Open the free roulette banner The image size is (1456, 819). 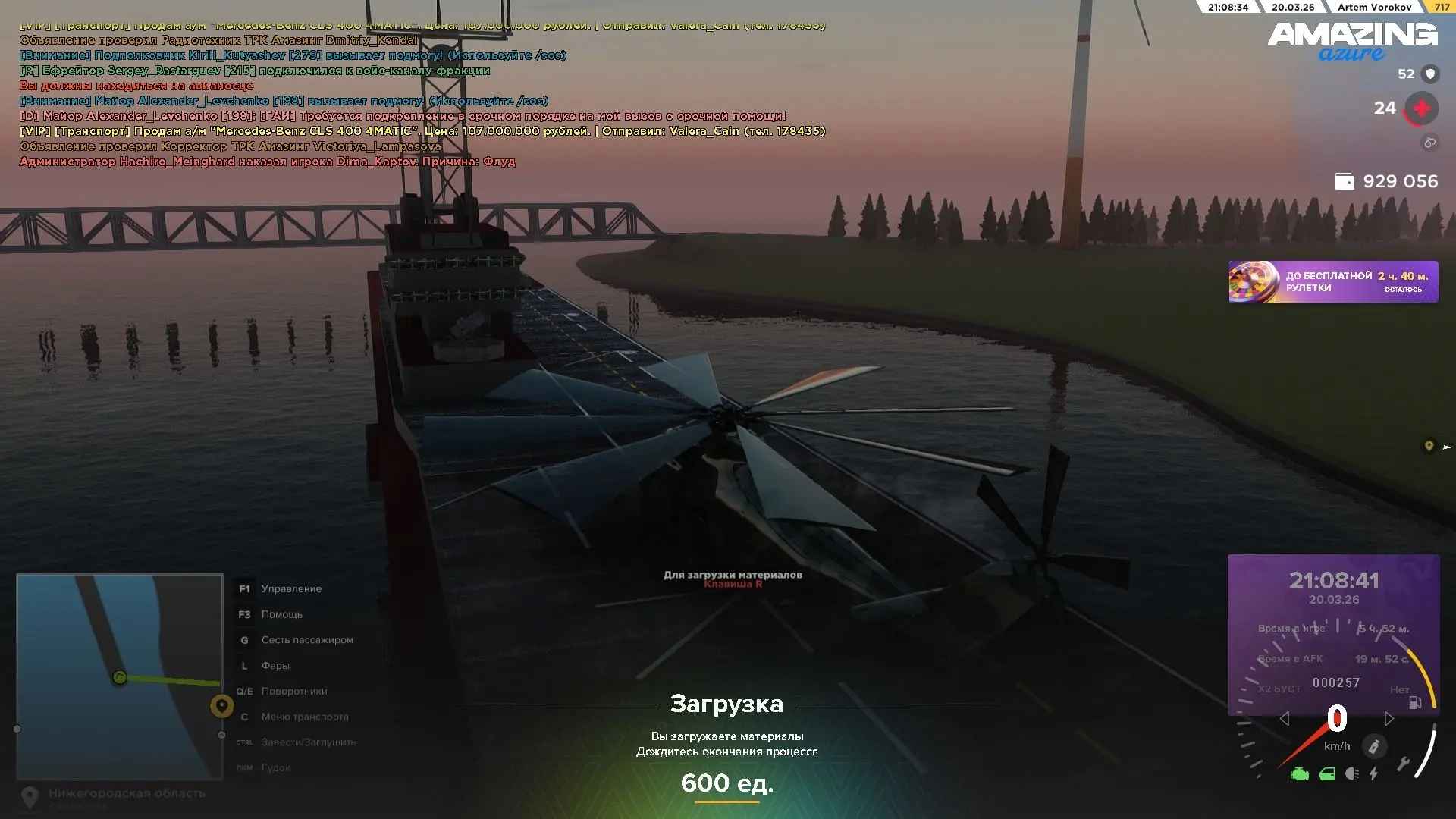tap(1332, 281)
